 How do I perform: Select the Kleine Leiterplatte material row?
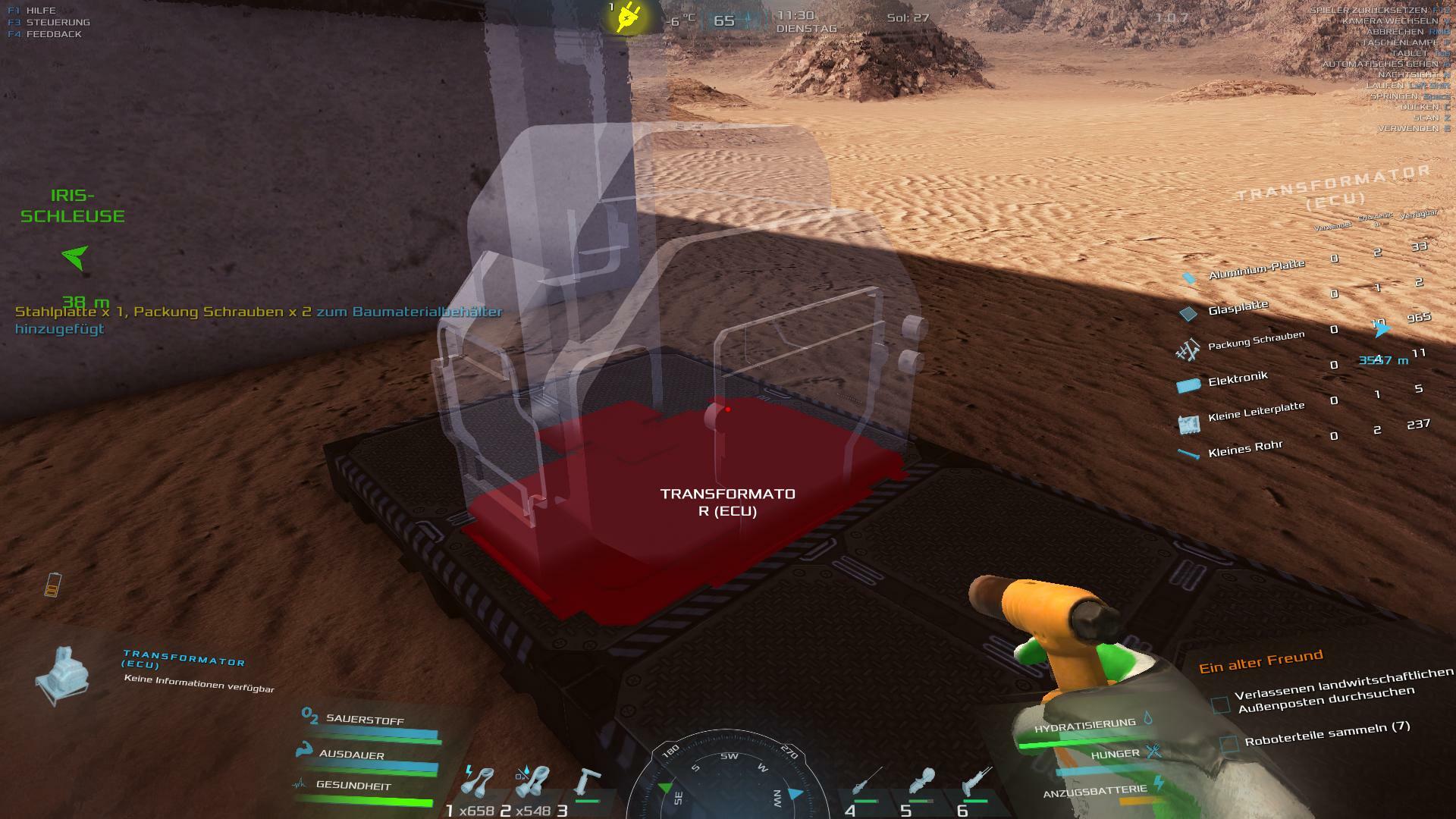[1255, 413]
